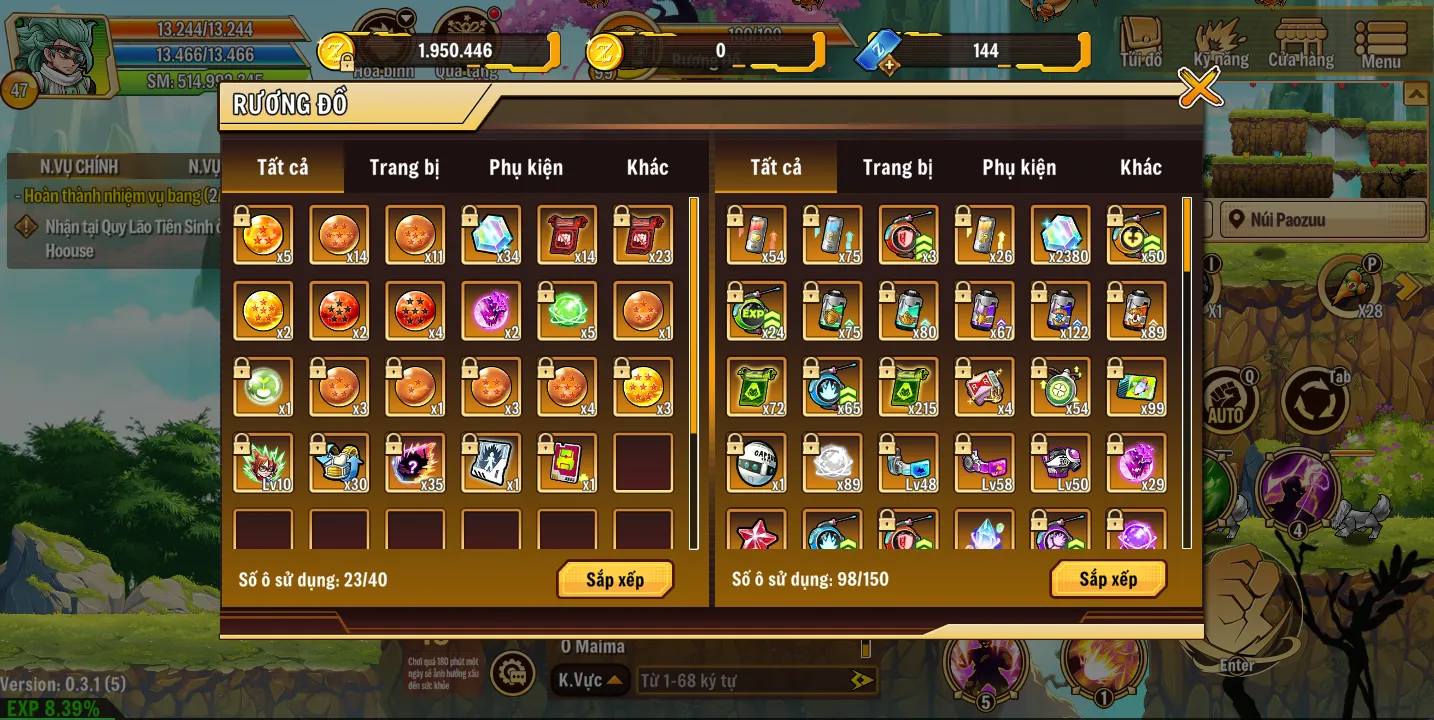Viewport: 1434px width, 720px height.
Task: Open the Kỹ năng skills icon
Action: pos(1222,40)
